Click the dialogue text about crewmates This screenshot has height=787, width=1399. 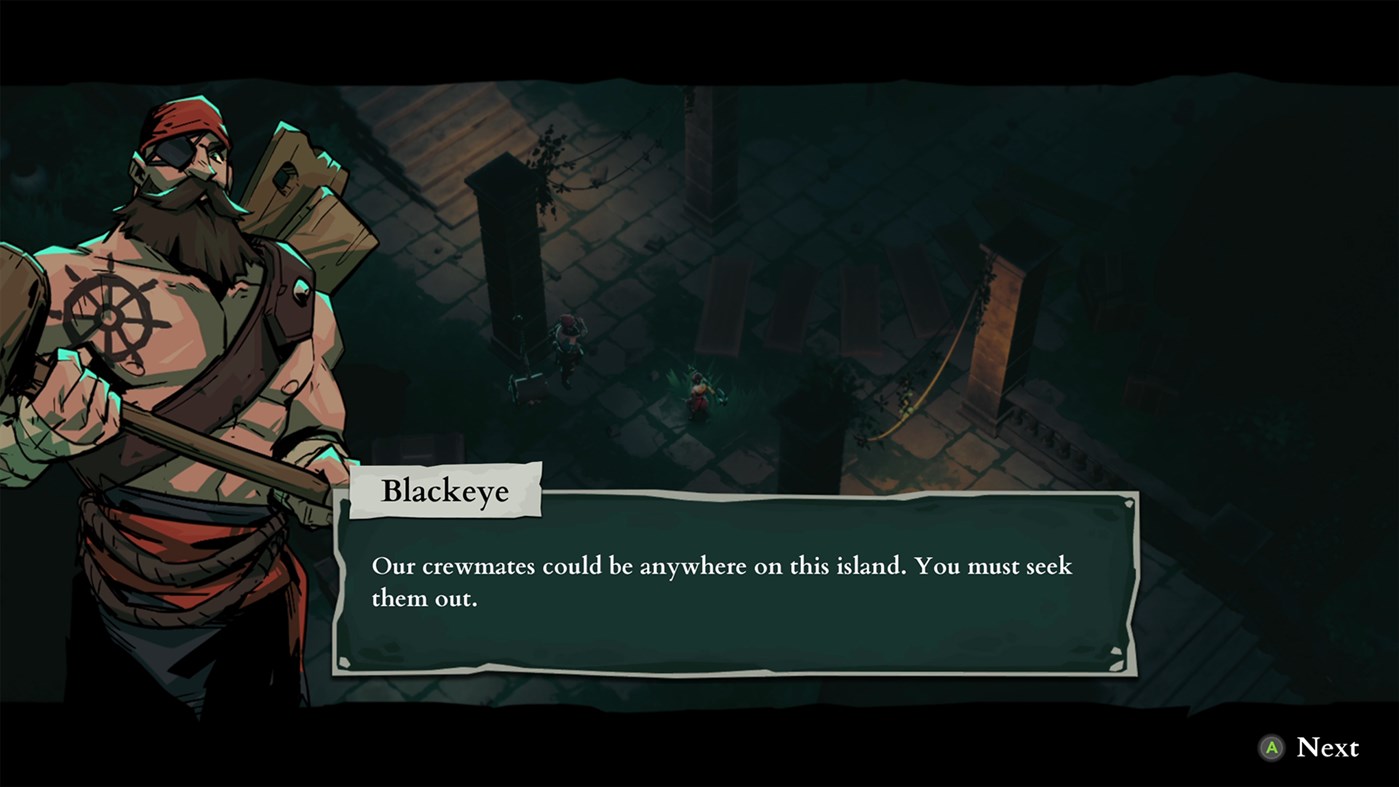(x=720, y=580)
